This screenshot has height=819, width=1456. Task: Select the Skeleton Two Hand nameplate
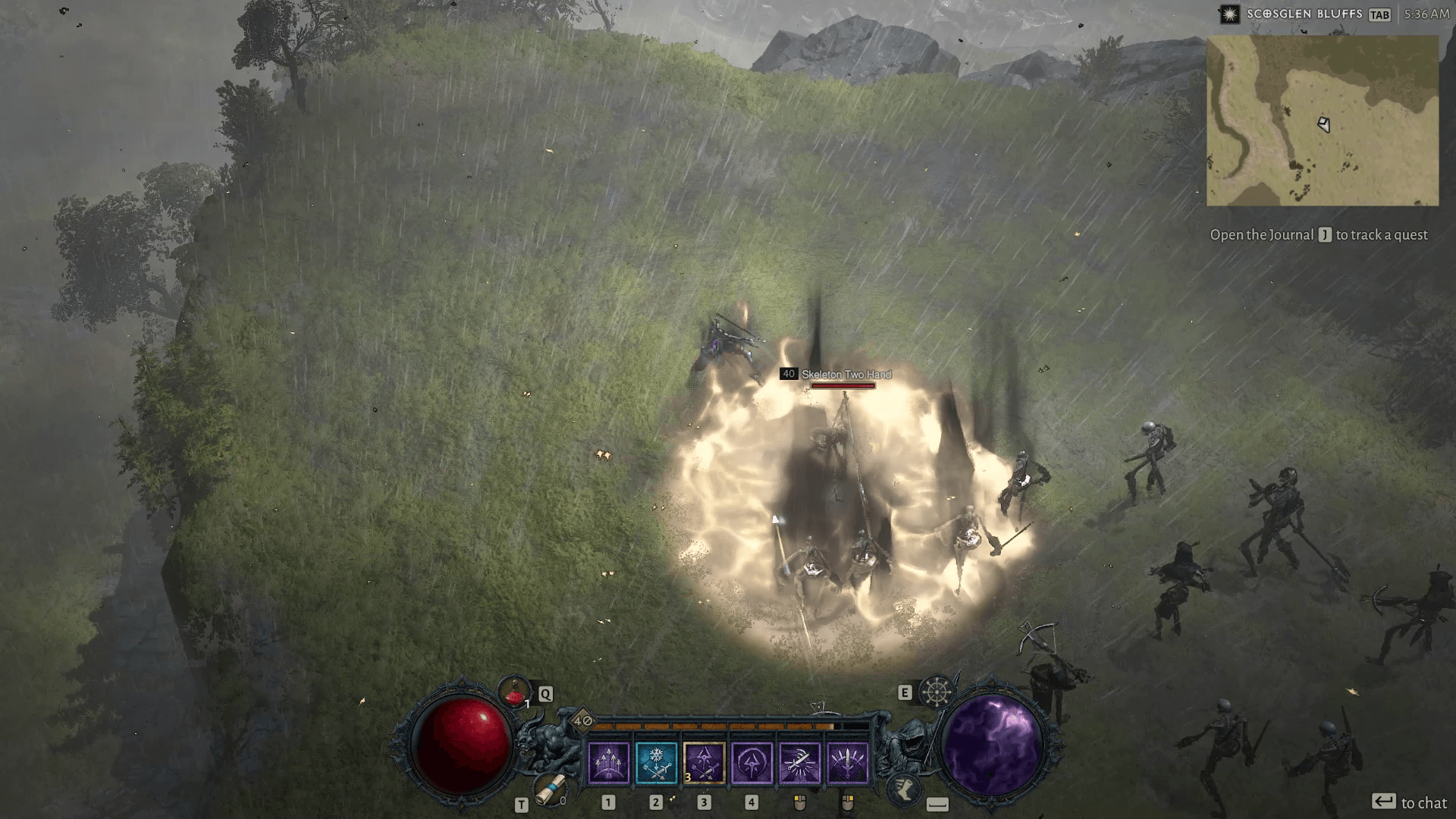coord(846,375)
